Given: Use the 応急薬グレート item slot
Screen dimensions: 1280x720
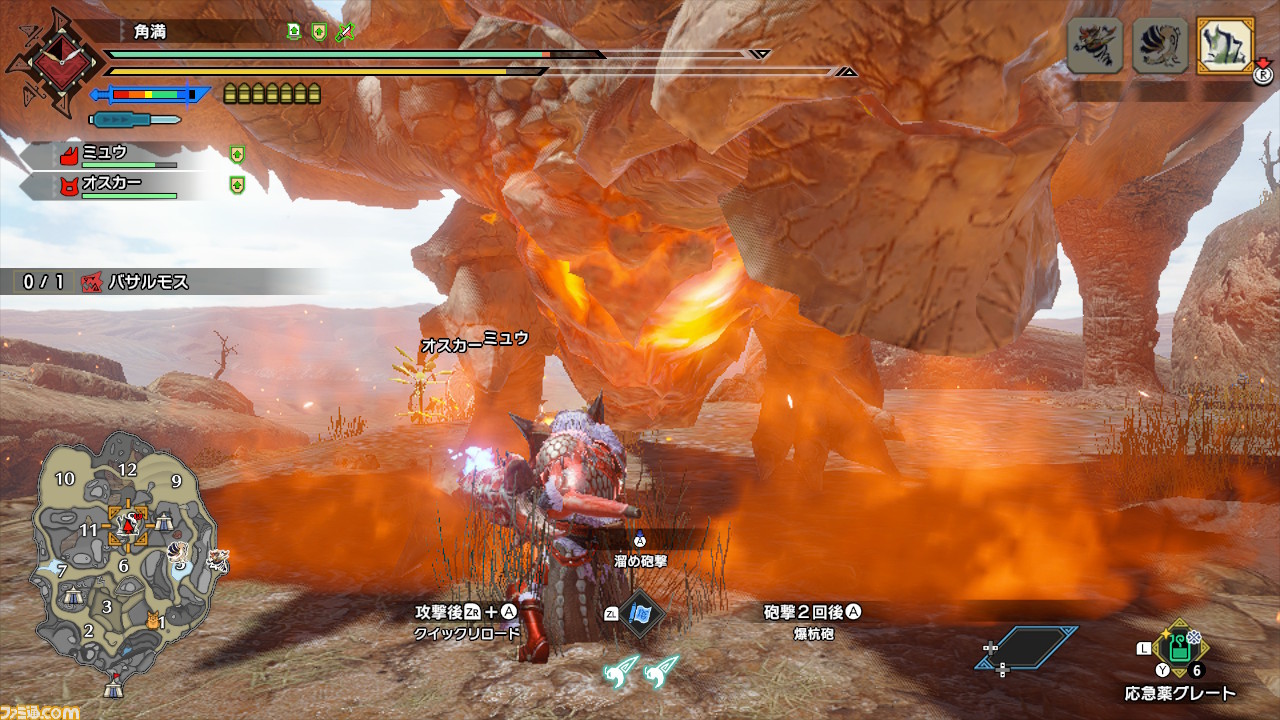Looking at the screenshot, I should pyautogui.click(x=1180, y=652).
